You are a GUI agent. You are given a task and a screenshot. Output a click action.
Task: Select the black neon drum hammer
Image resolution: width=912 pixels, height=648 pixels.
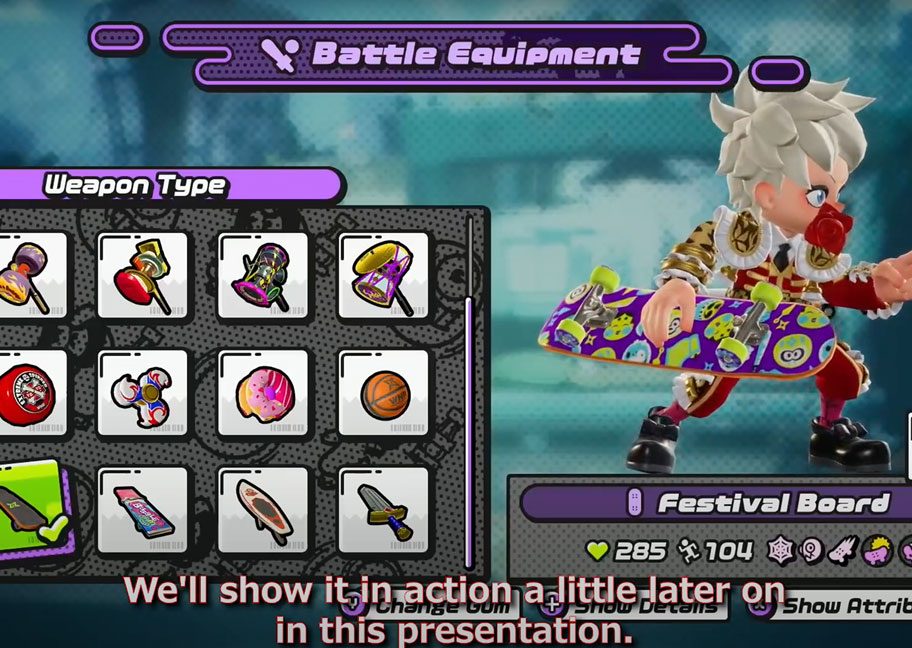[x=263, y=275]
